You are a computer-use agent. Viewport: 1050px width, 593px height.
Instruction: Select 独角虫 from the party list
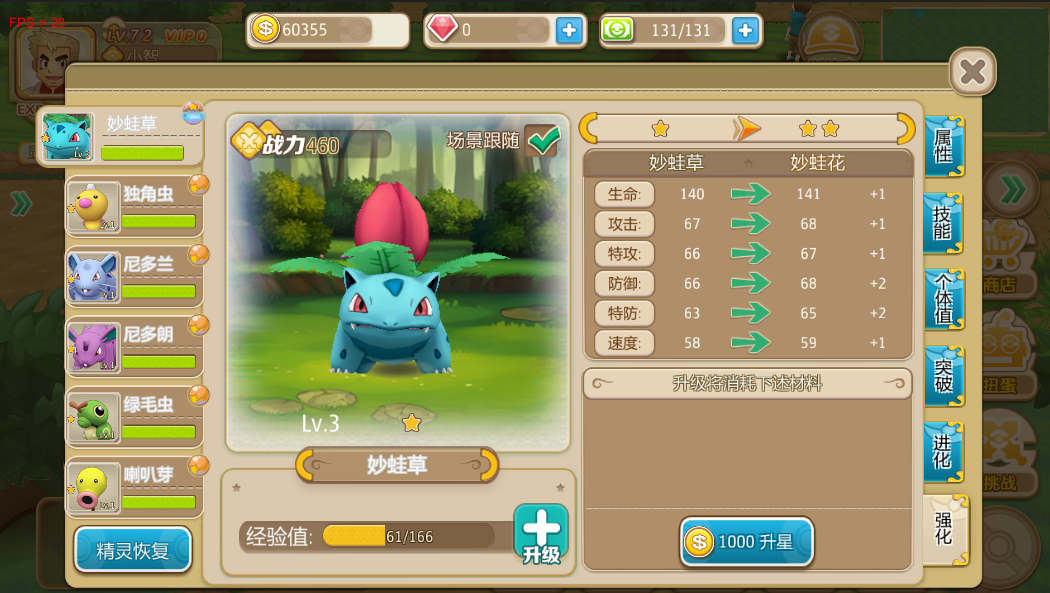134,207
